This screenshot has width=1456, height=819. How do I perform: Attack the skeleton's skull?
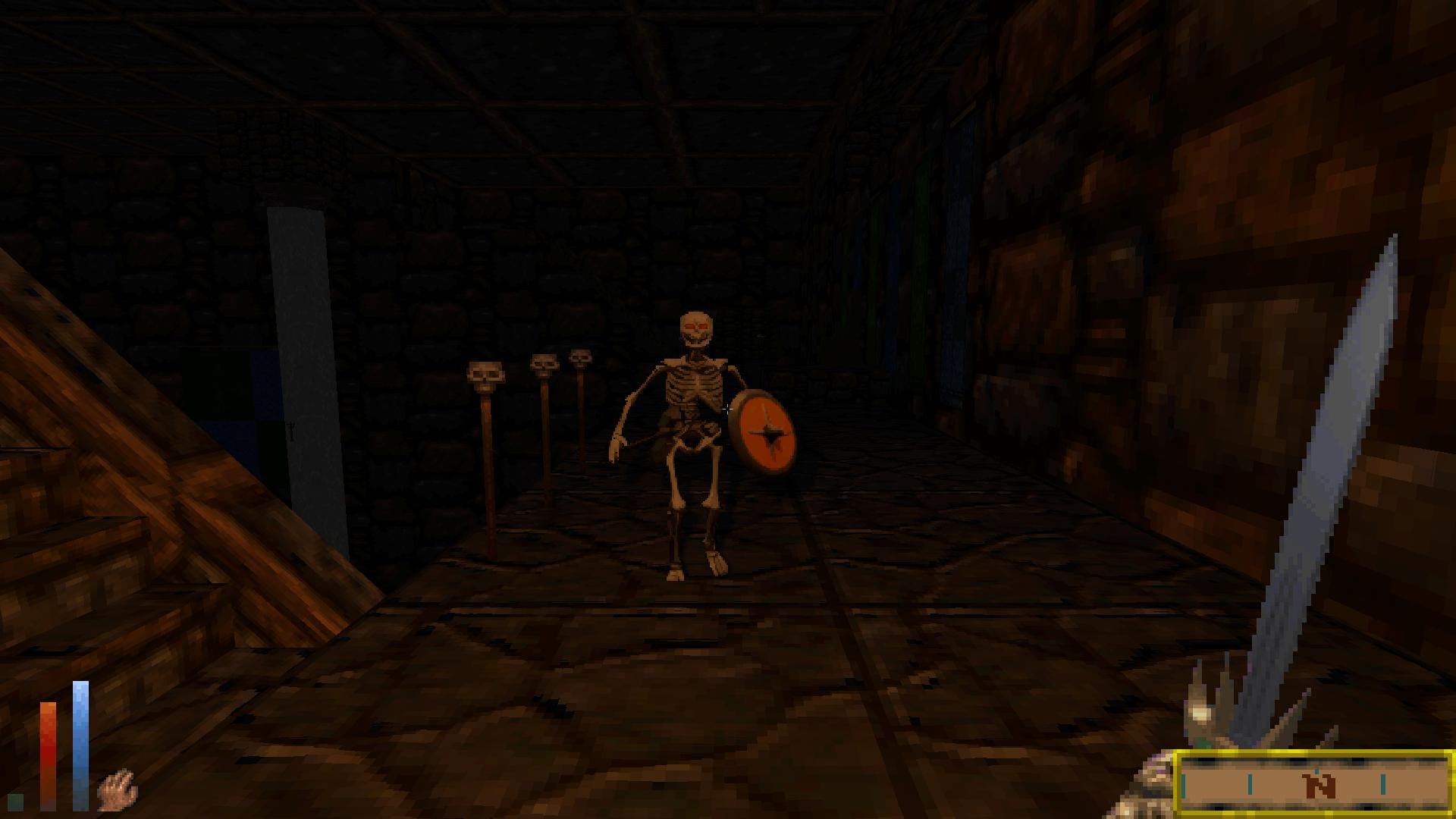click(x=696, y=322)
